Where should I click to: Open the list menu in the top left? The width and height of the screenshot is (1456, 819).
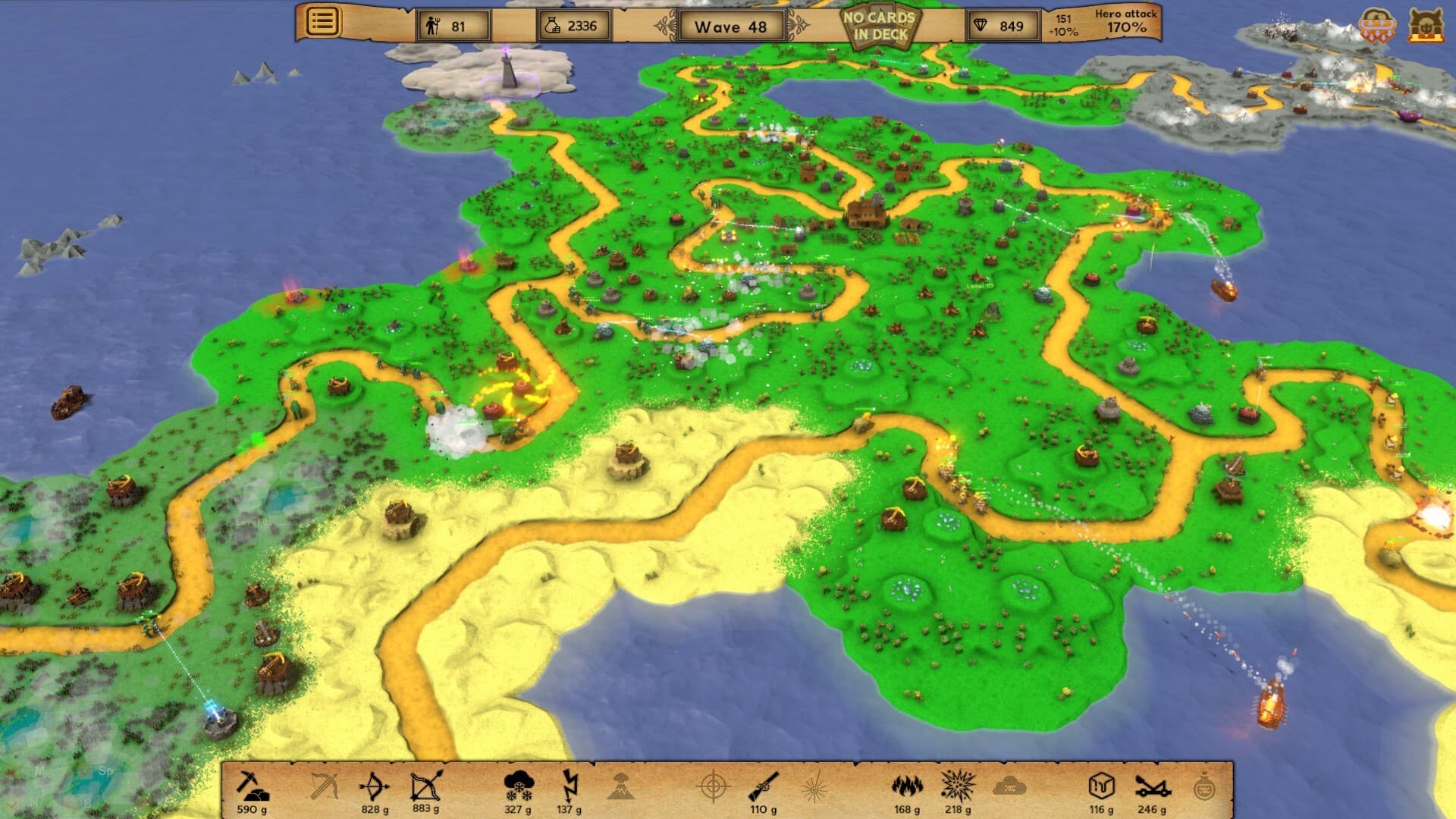coord(322,23)
